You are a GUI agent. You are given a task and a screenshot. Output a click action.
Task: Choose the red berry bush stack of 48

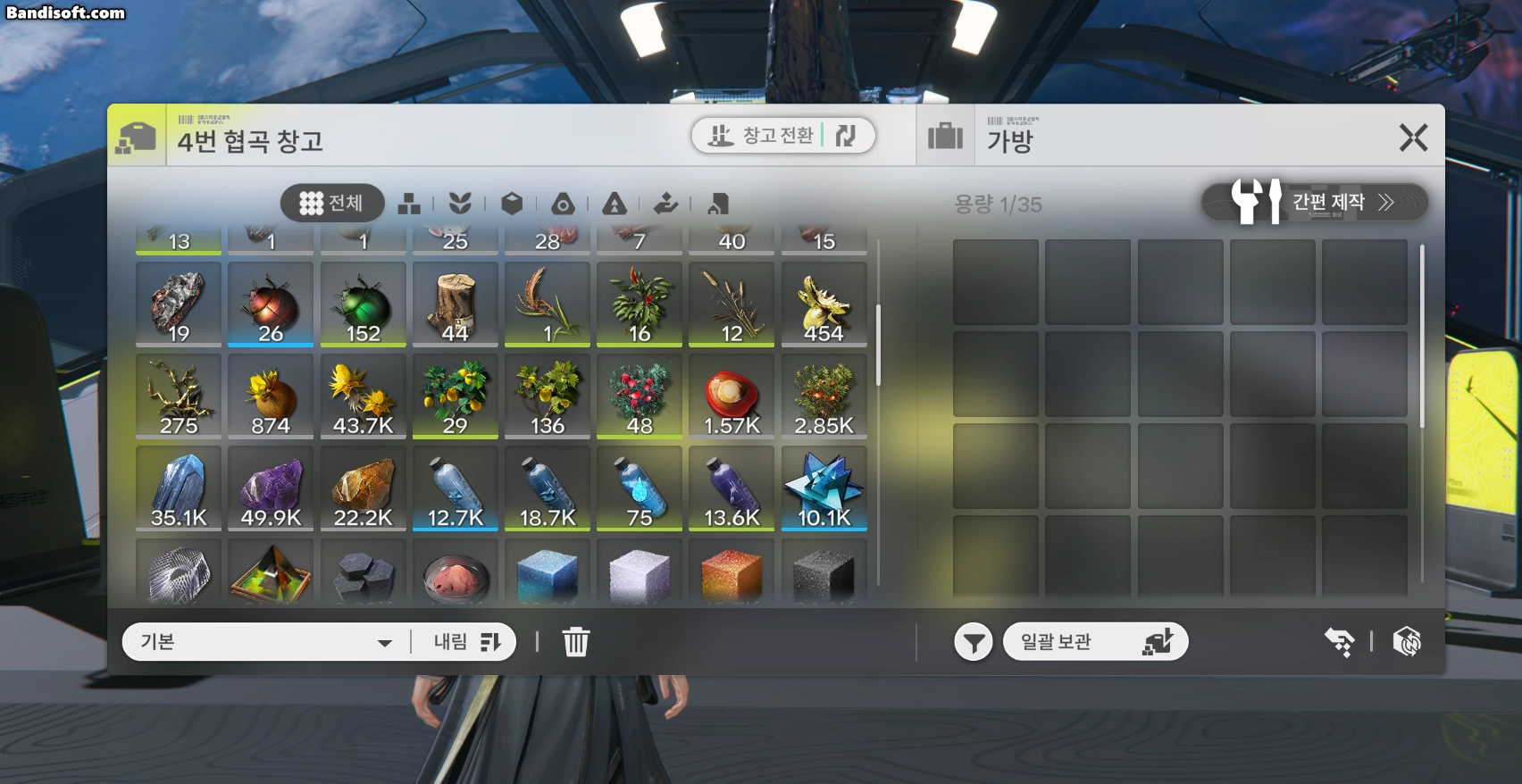[639, 396]
